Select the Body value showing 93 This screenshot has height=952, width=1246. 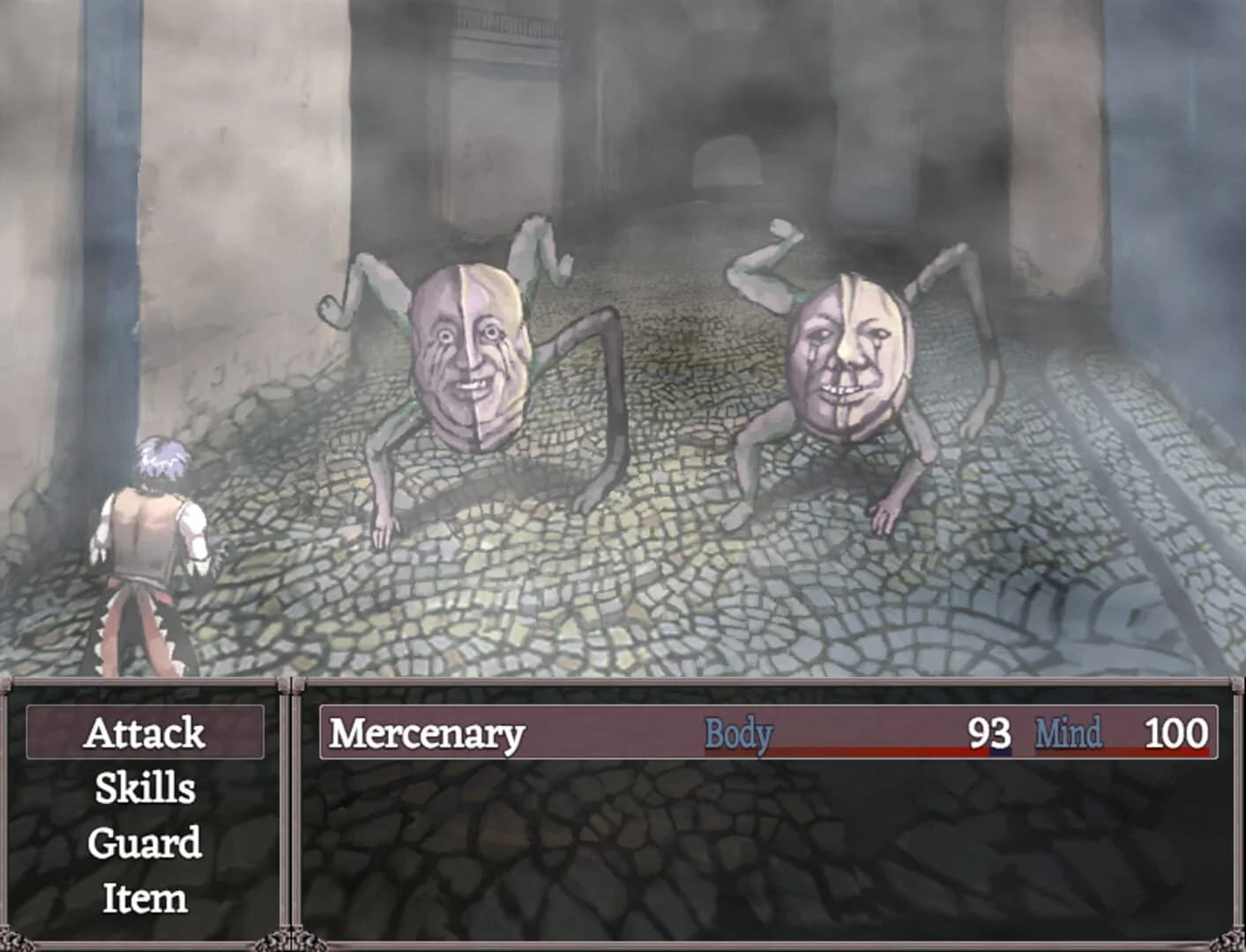pyautogui.click(x=989, y=732)
